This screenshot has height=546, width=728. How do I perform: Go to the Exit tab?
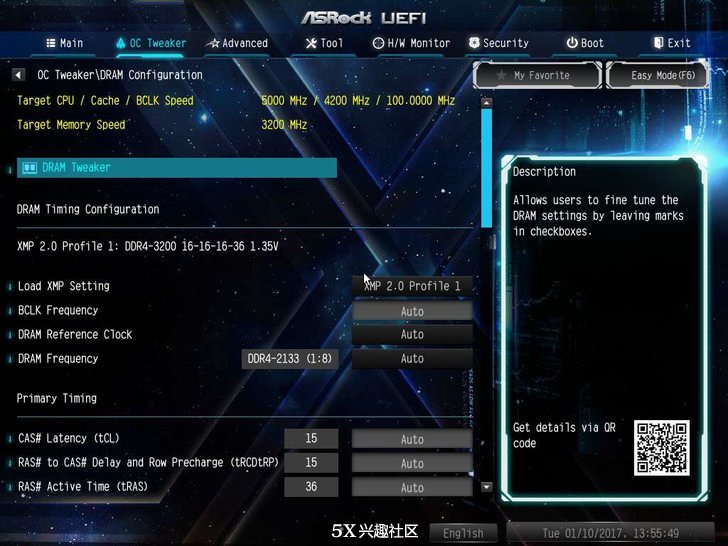click(672, 43)
